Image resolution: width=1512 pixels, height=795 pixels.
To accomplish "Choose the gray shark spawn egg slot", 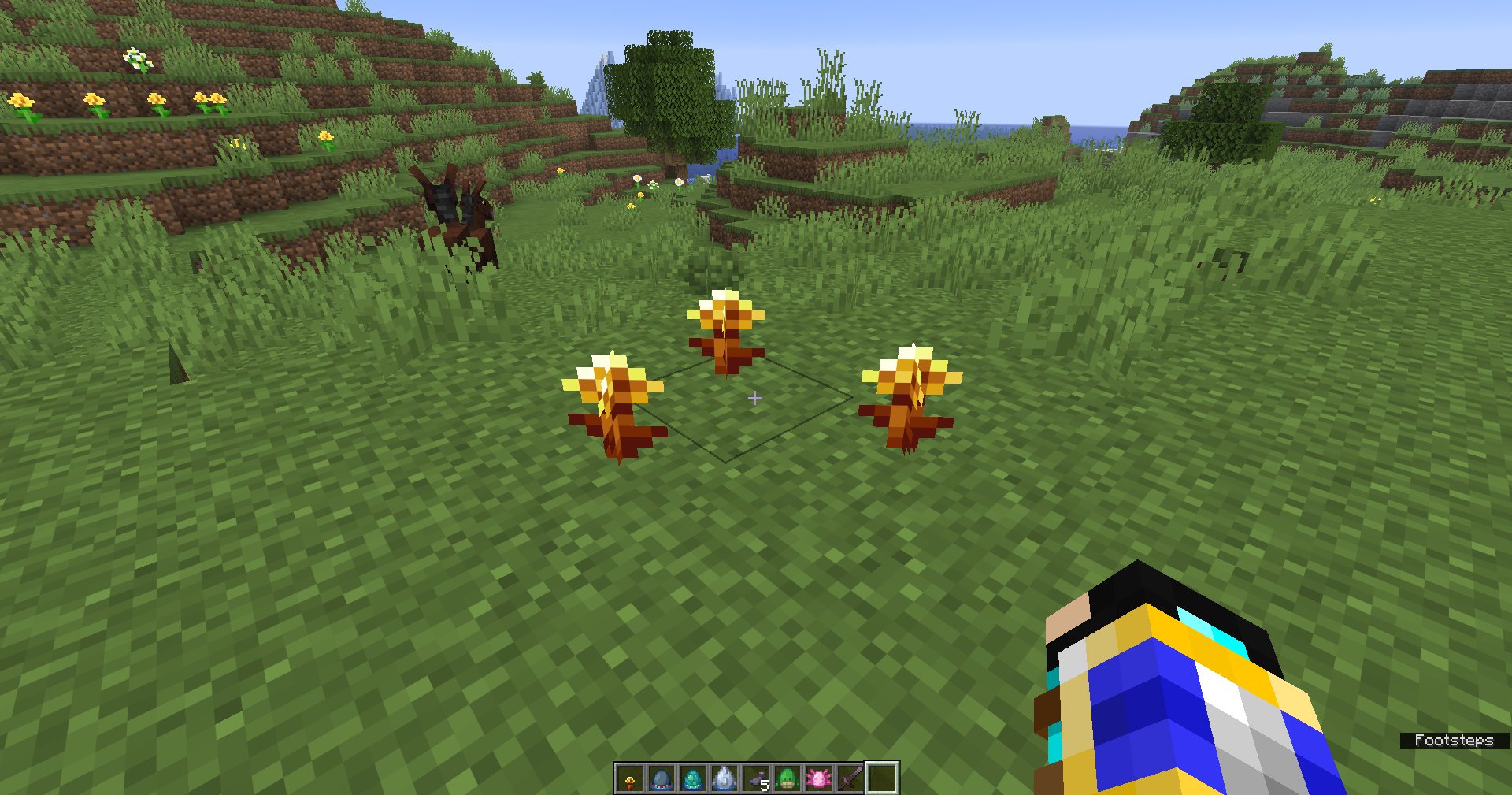I will click(x=661, y=778).
